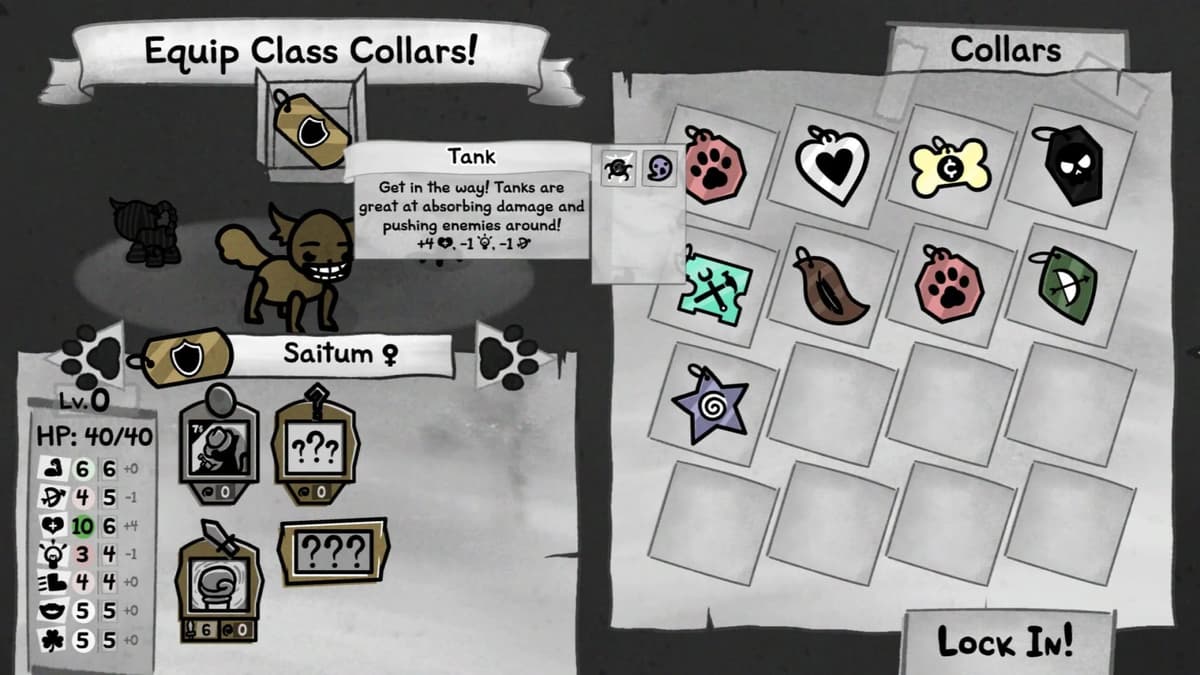Screen dimensions: 1200x675
Task: Select the teal hammer and wrench collar
Action: point(714,284)
